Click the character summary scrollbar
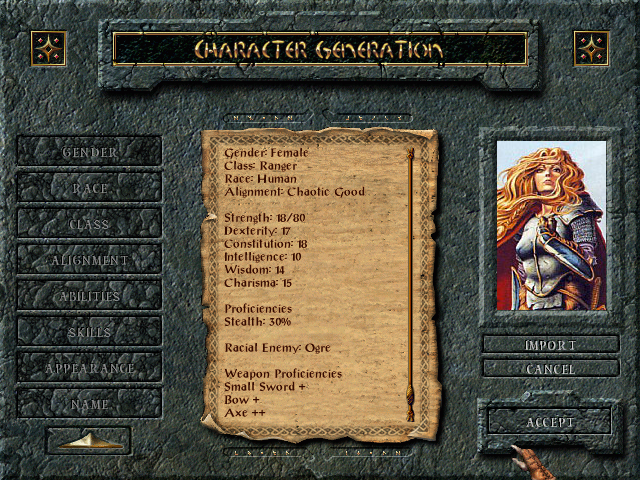Screen dimensions: 640x480 [410, 290]
